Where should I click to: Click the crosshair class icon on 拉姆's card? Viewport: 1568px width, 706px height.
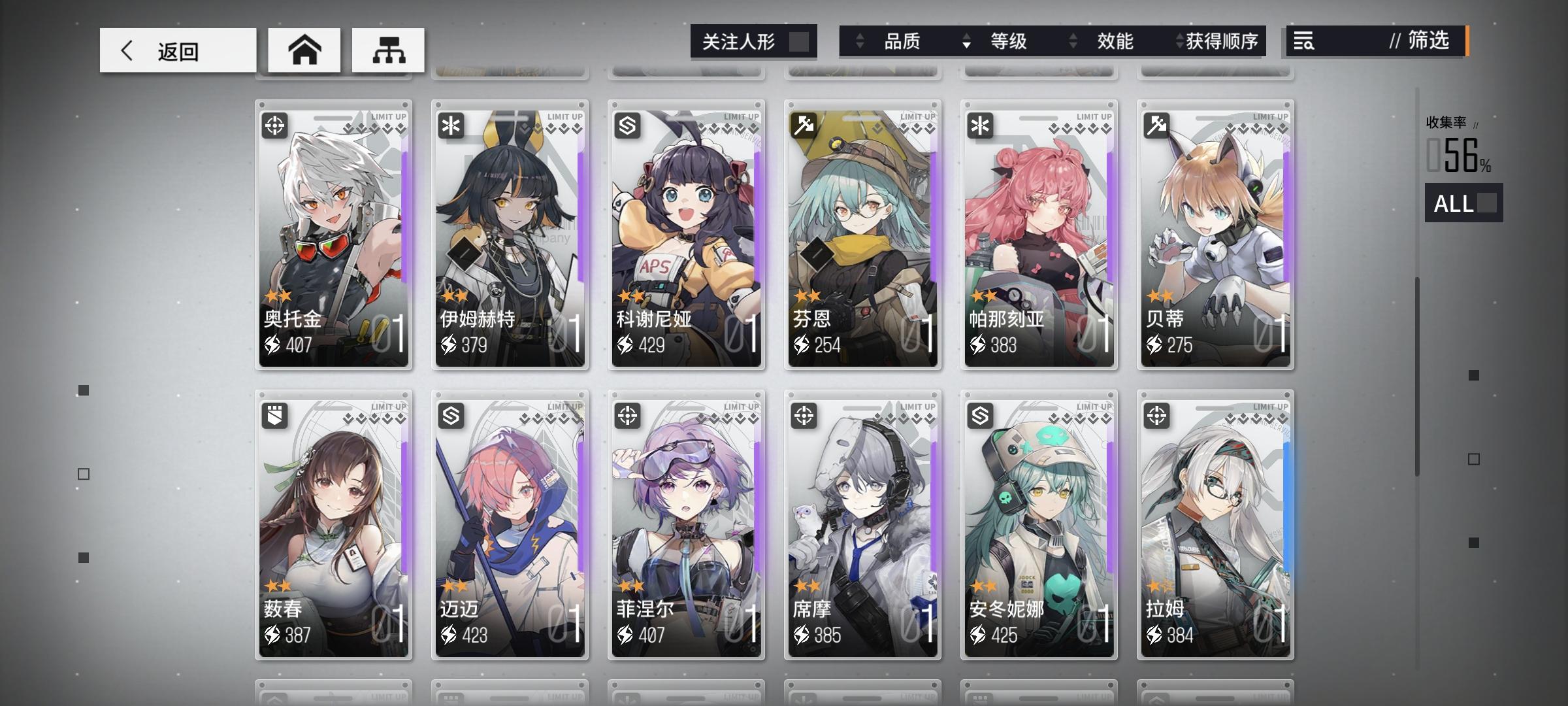1157,414
